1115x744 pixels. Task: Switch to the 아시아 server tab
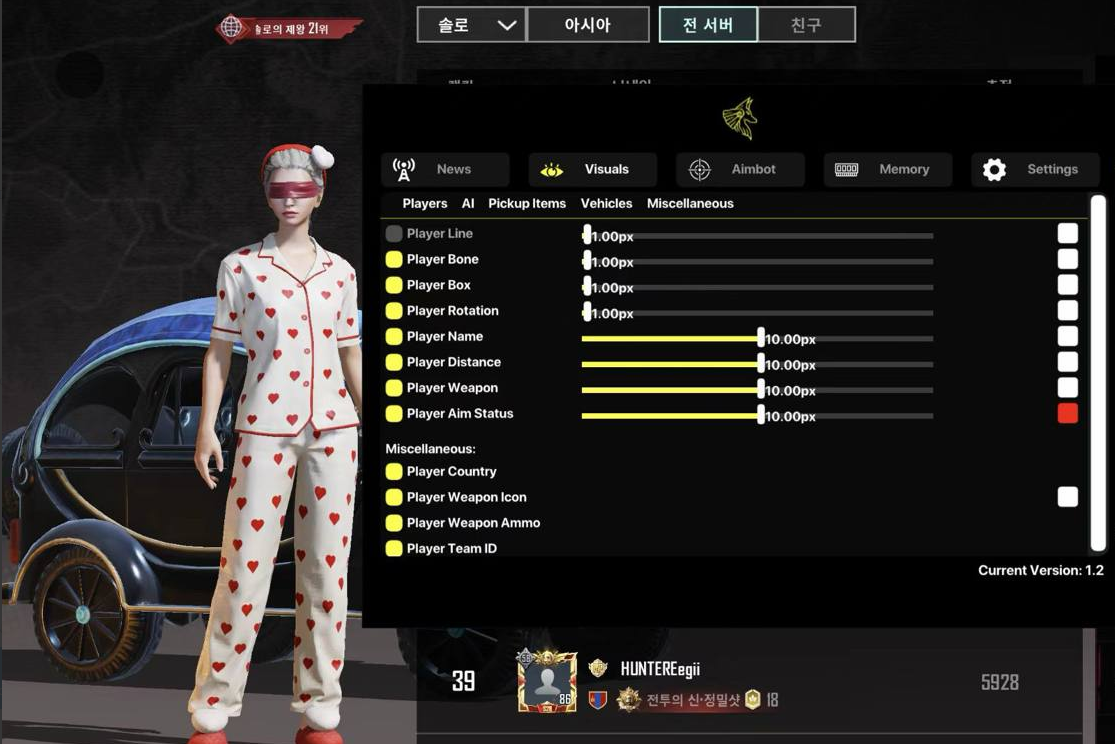[588, 25]
